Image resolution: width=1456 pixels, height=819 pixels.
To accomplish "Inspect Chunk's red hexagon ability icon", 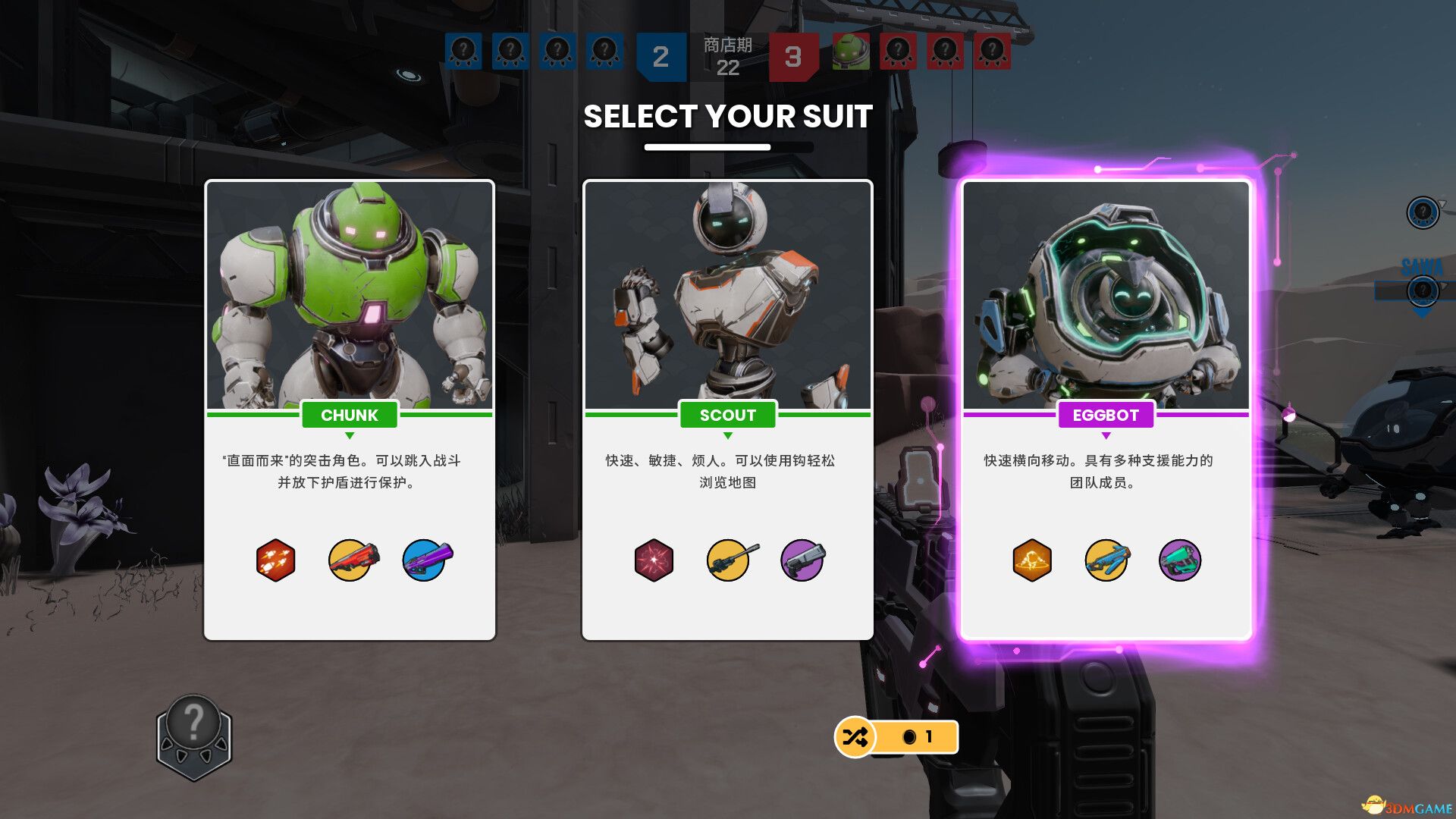I will pos(275,560).
